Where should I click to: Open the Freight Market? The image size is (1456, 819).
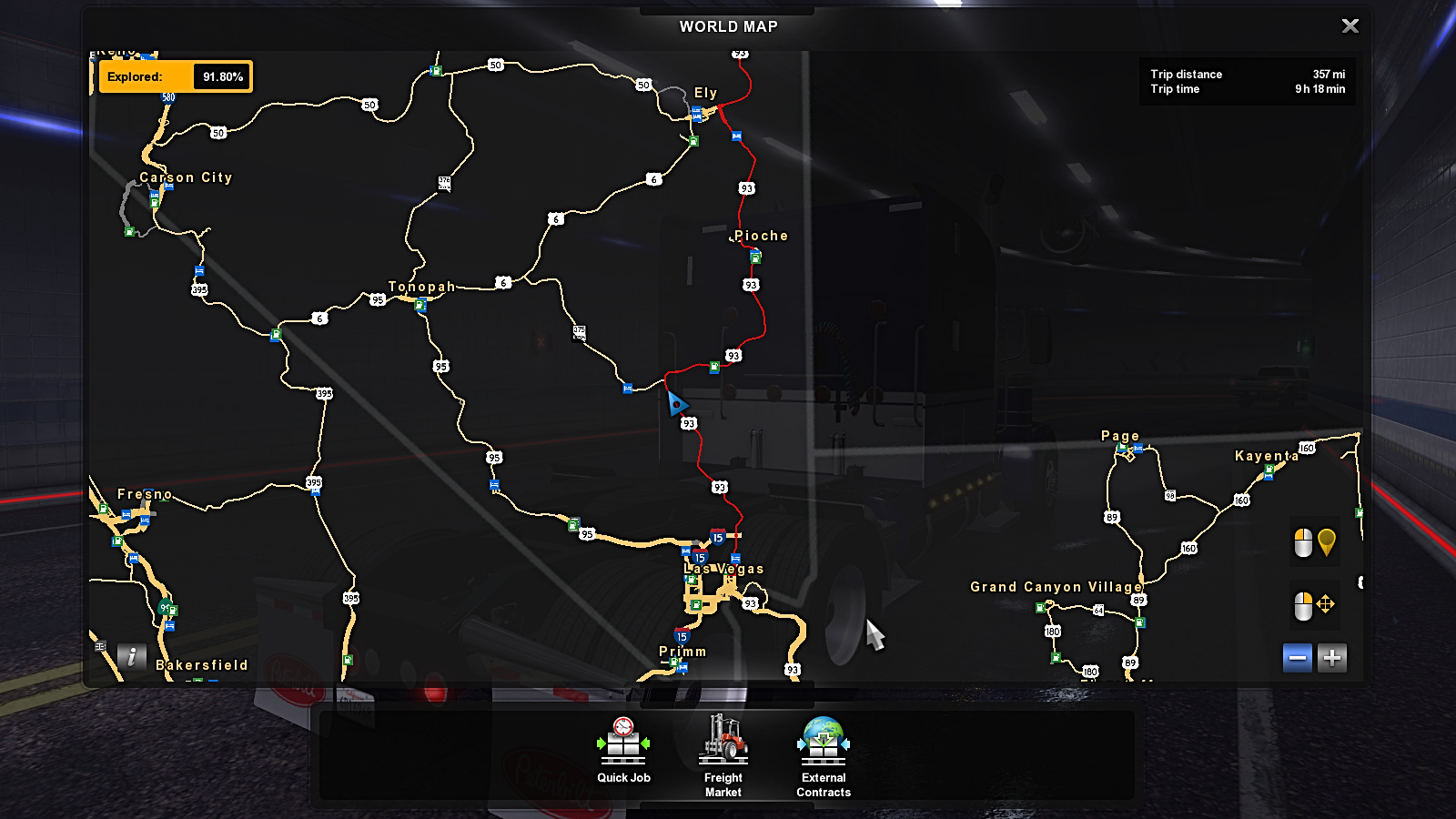[x=723, y=755]
